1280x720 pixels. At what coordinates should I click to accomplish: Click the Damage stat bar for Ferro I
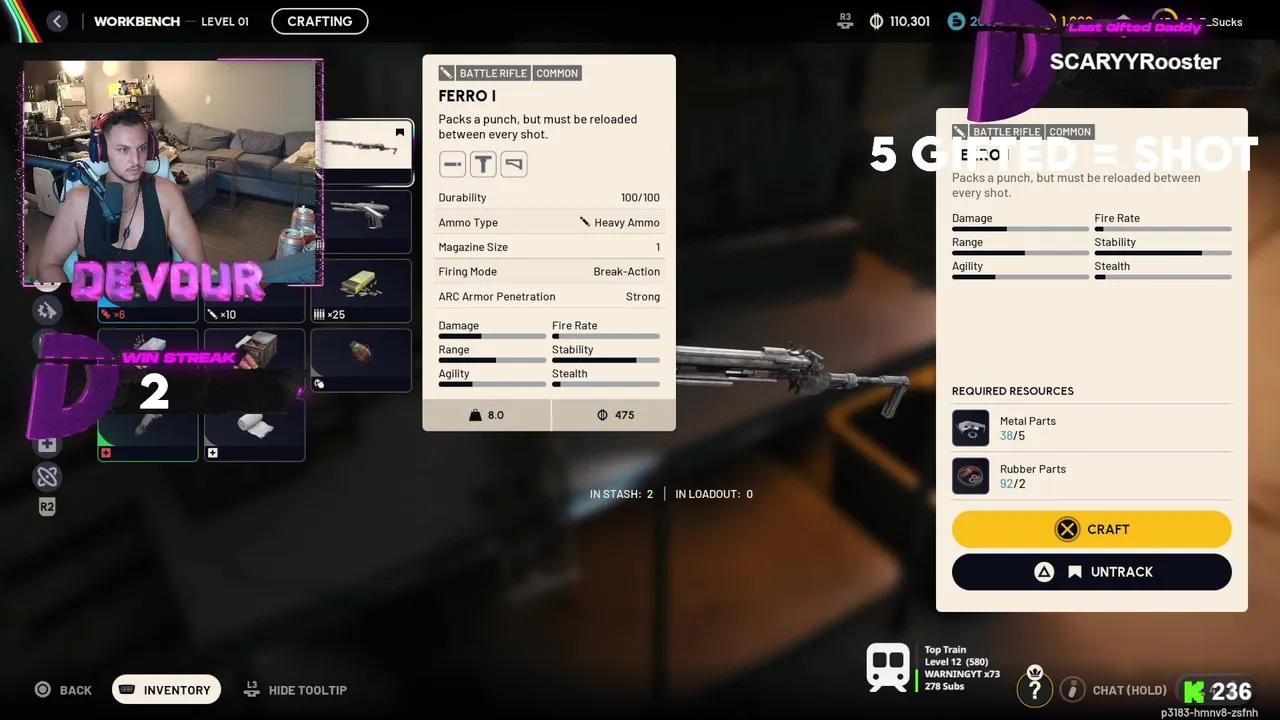pos(492,336)
